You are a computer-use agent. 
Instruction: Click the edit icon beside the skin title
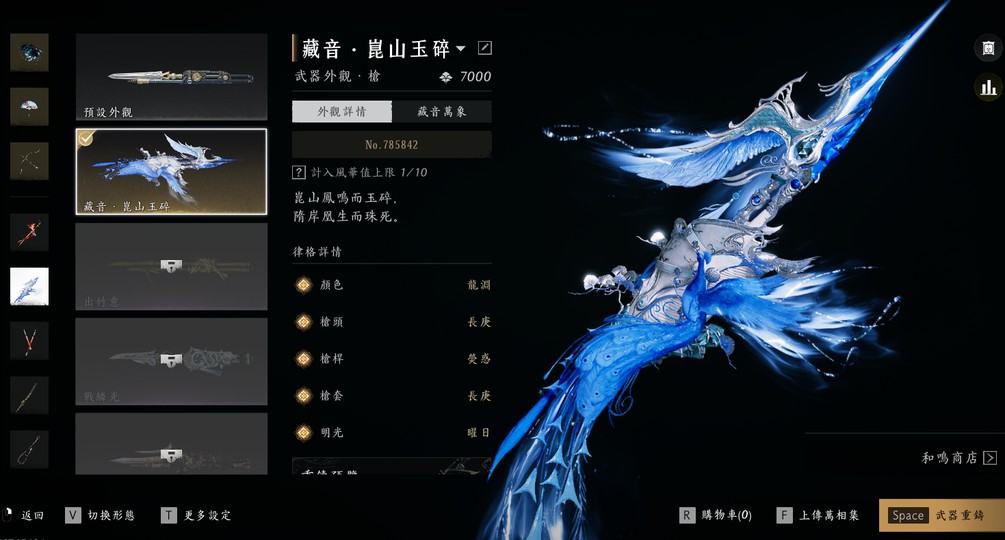coord(485,48)
